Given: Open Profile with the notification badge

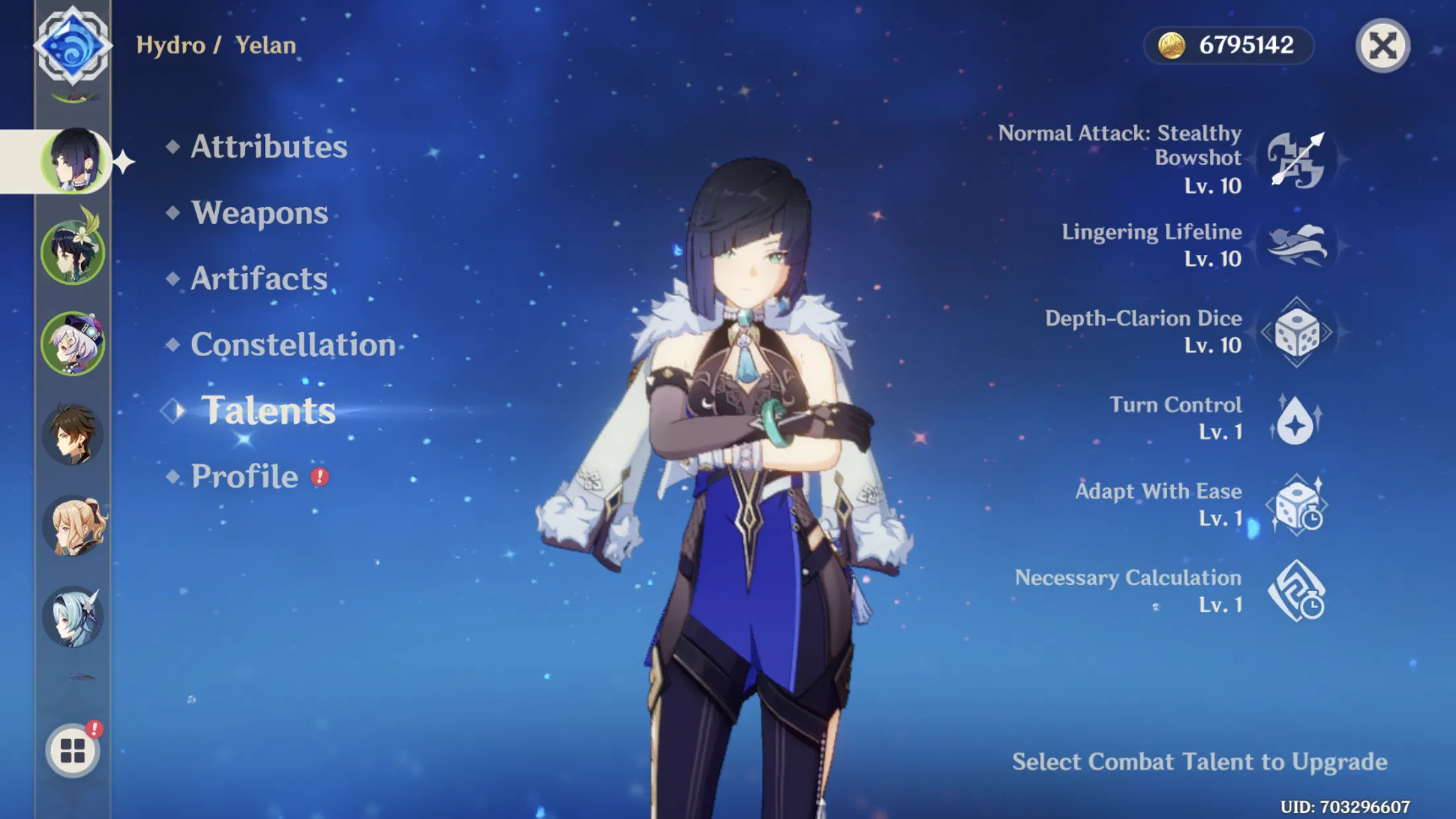Looking at the screenshot, I should pos(244,475).
